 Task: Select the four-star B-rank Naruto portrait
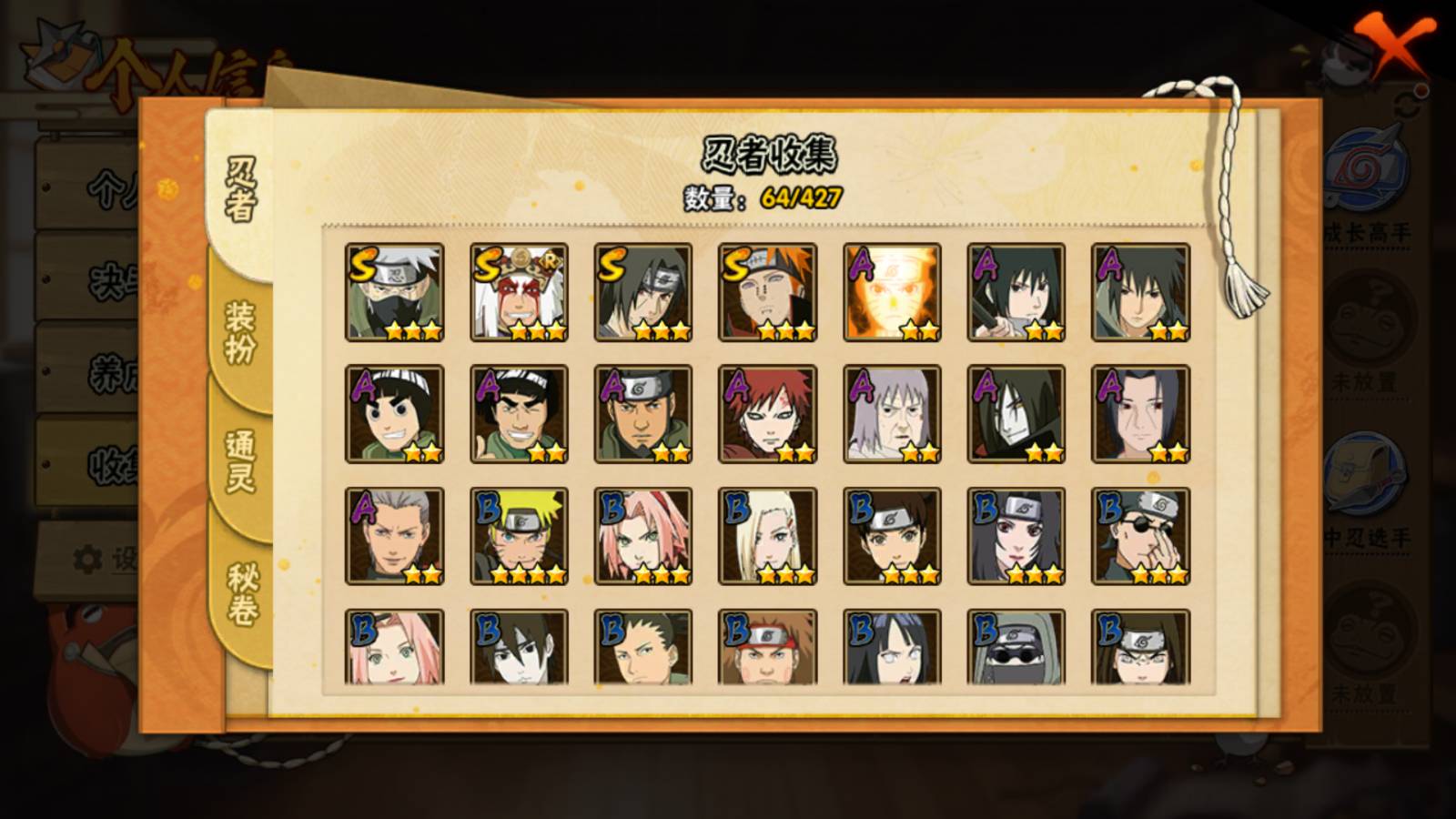click(520, 536)
